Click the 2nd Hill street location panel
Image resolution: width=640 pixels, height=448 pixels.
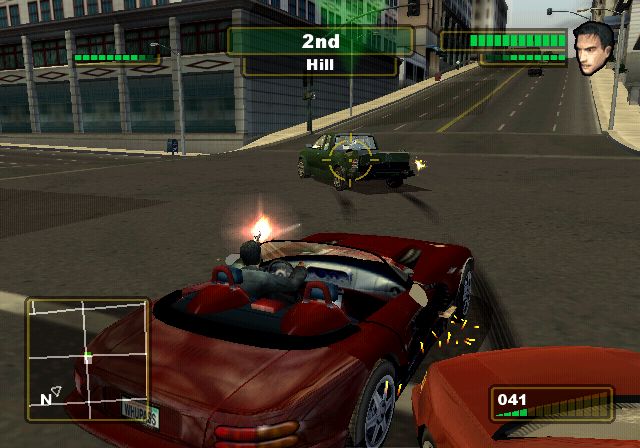pyautogui.click(x=320, y=51)
